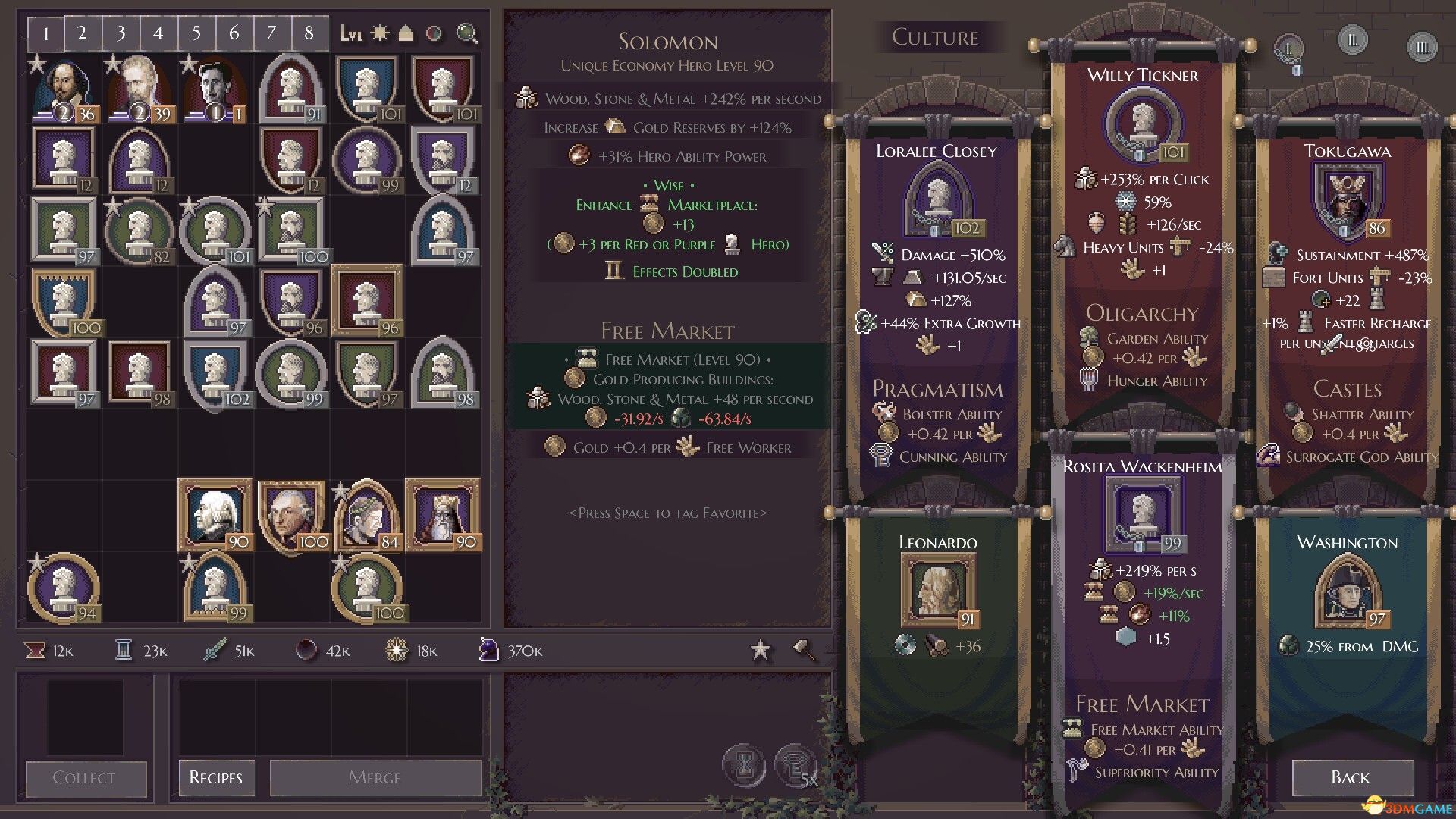1456x819 pixels.
Task: Switch to culture slot II
Action: (1353, 39)
